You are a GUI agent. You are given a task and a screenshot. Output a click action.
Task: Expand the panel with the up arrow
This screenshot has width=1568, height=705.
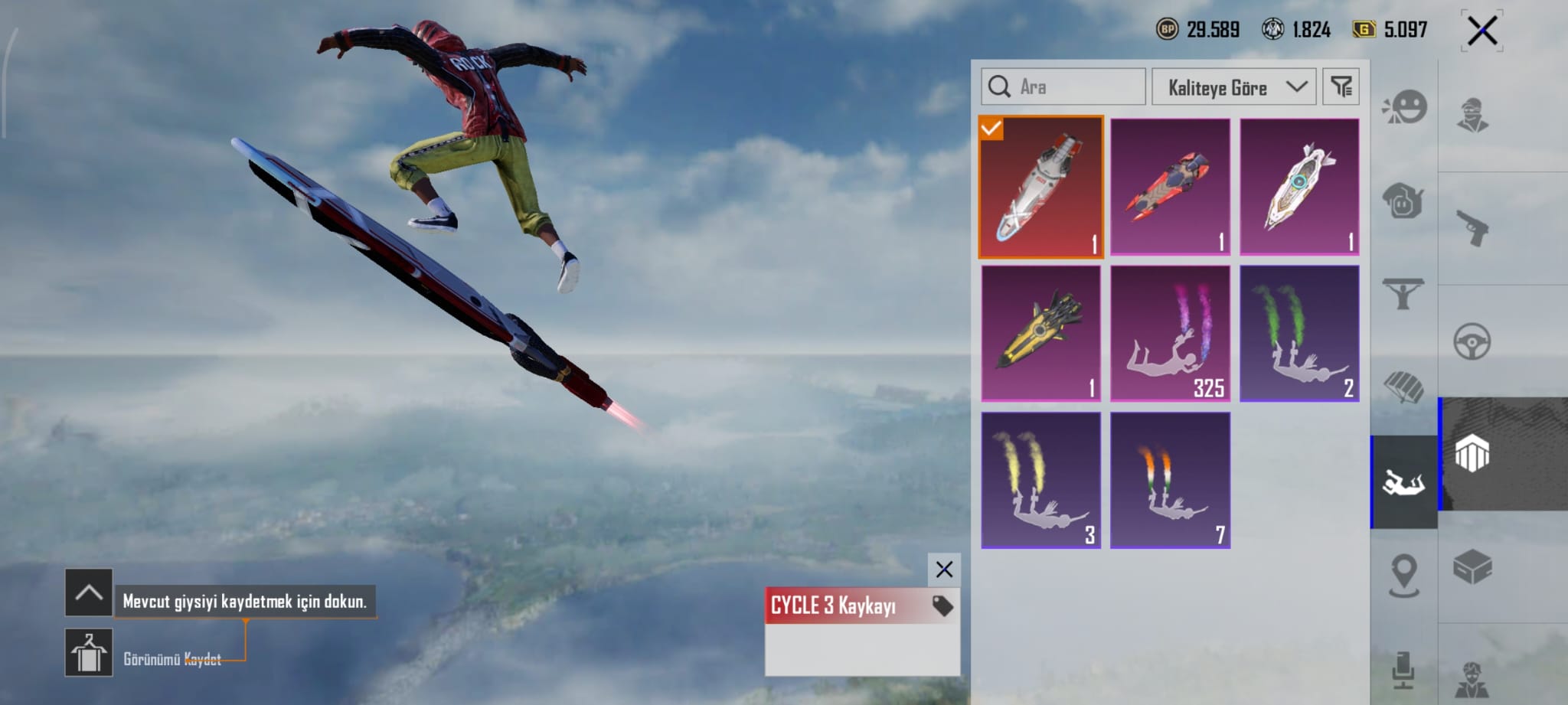pyautogui.click(x=89, y=592)
